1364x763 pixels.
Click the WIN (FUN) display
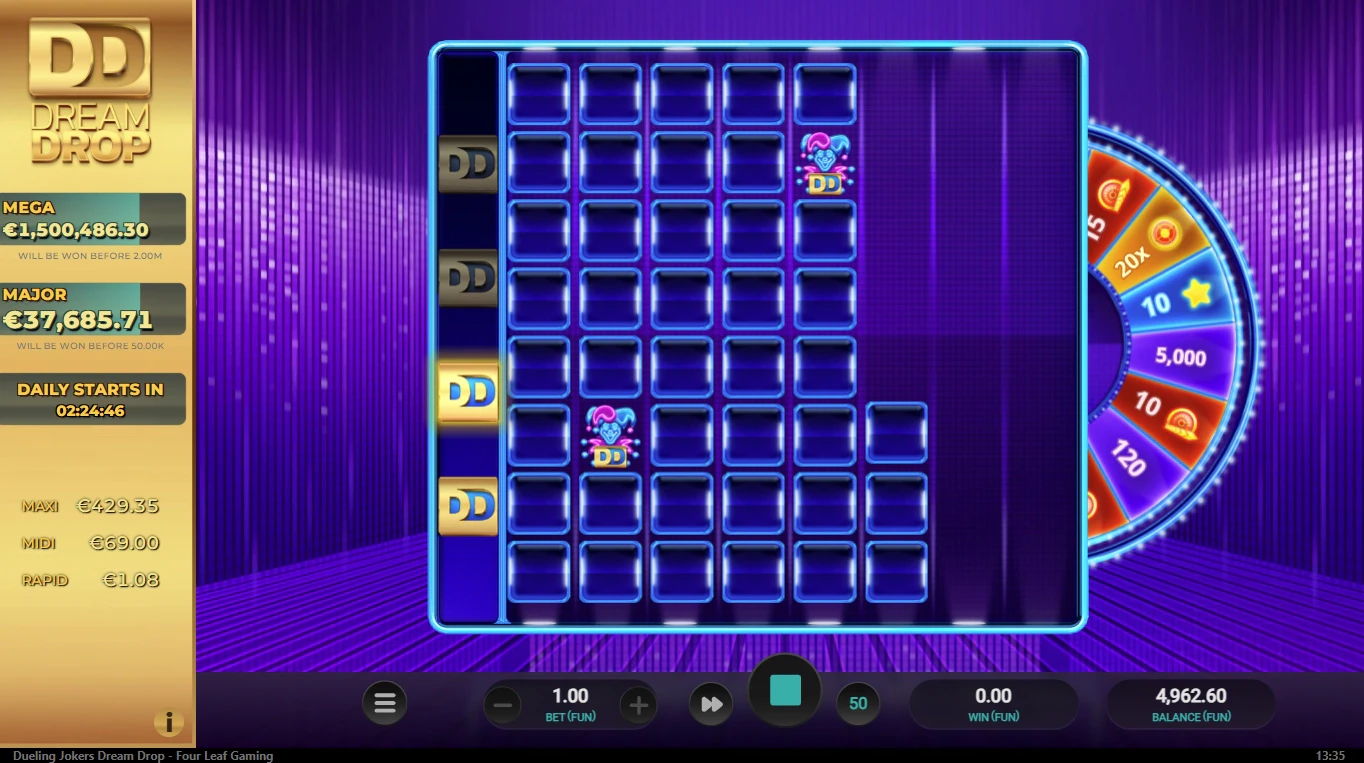pyautogui.click(x=991, y=703)
